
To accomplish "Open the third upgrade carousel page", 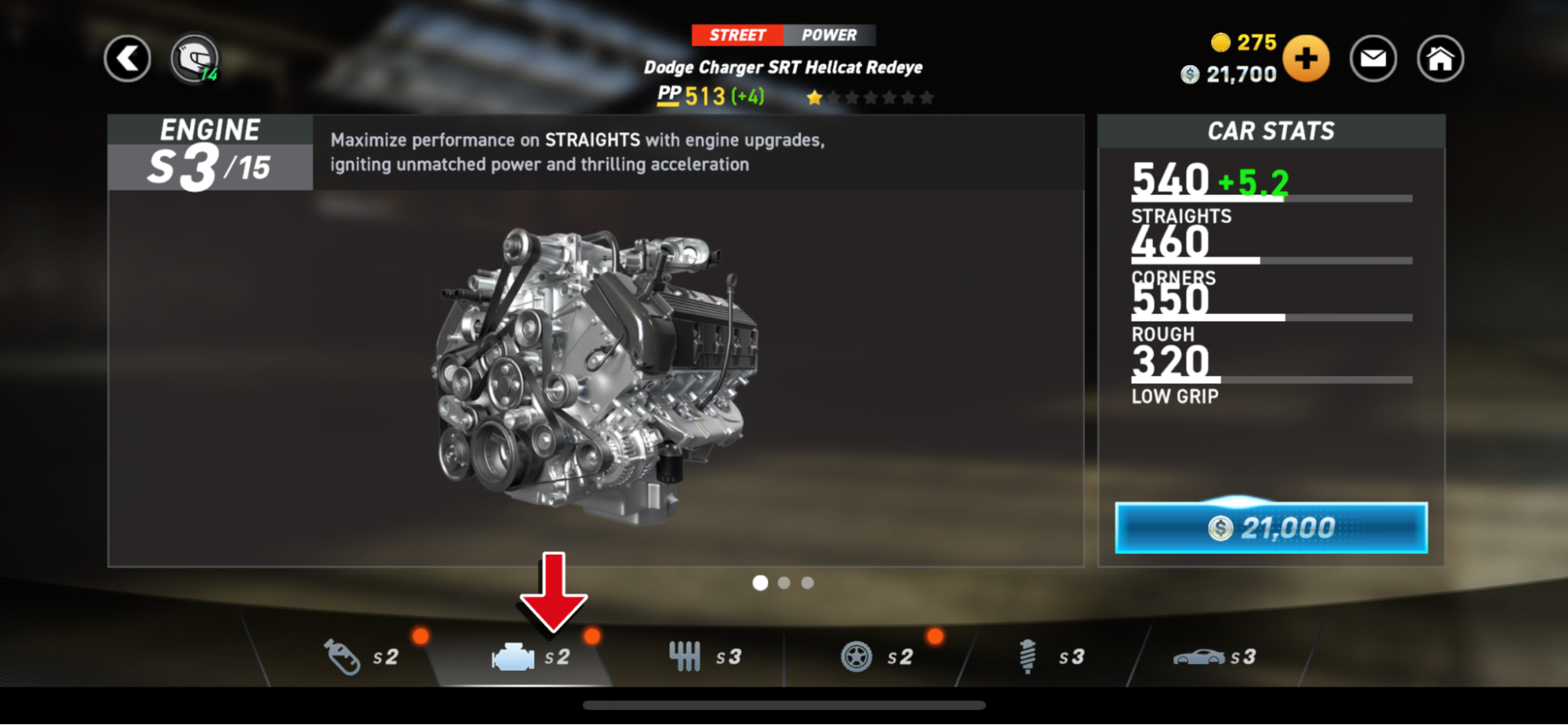I will (x=807, y=582).
